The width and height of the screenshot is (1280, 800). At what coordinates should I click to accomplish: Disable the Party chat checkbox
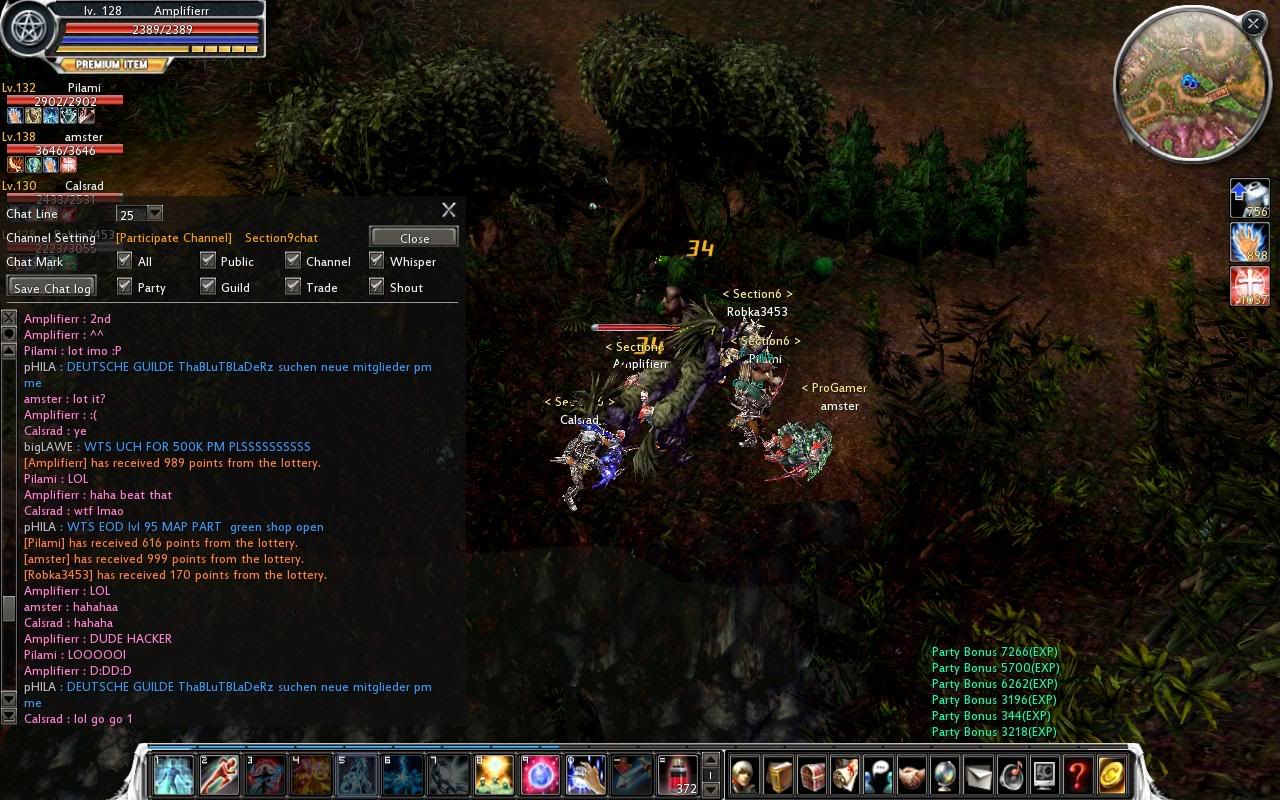pos(125,286)
